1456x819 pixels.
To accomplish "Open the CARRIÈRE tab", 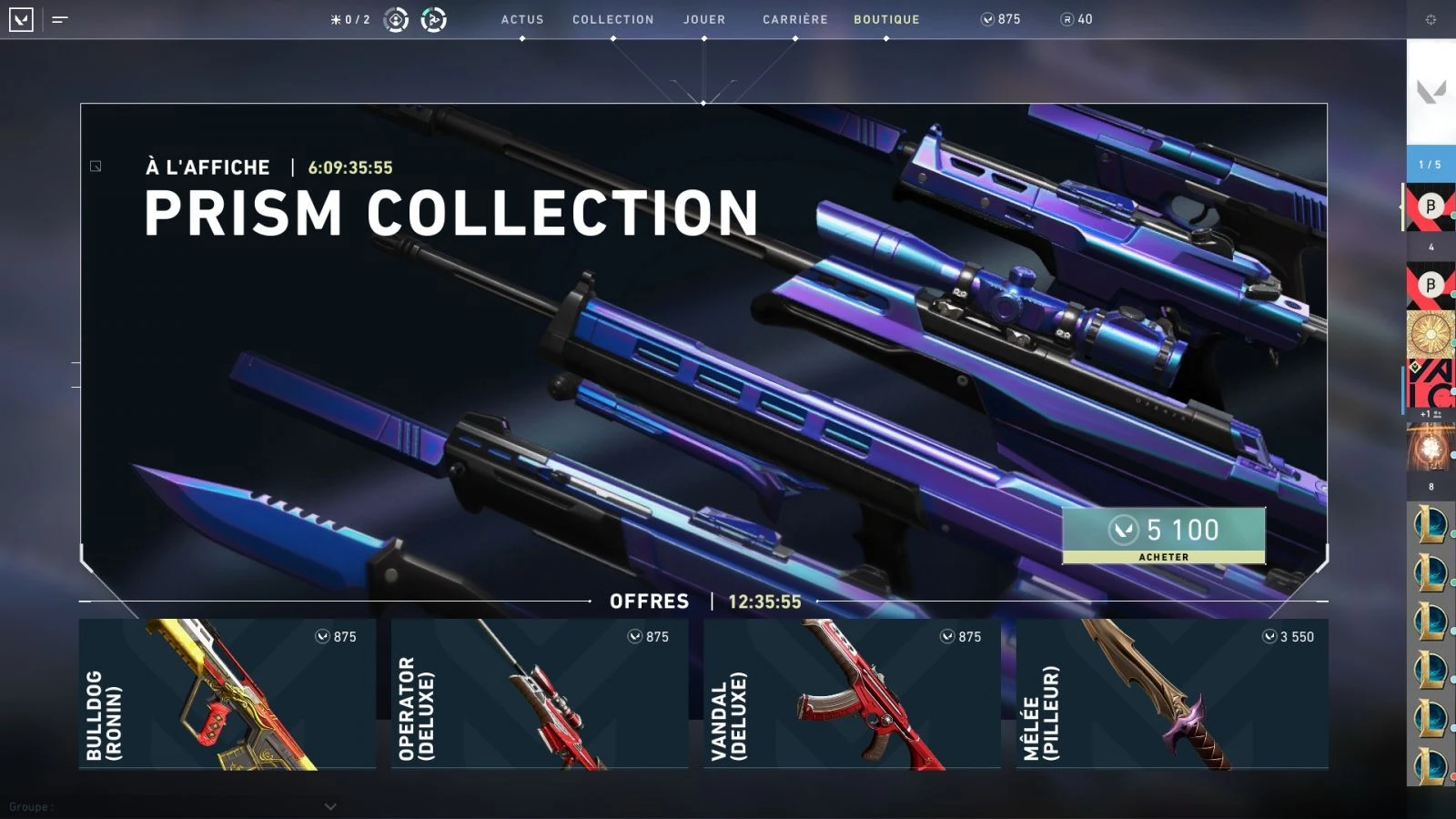I will [x=795, y=19].
